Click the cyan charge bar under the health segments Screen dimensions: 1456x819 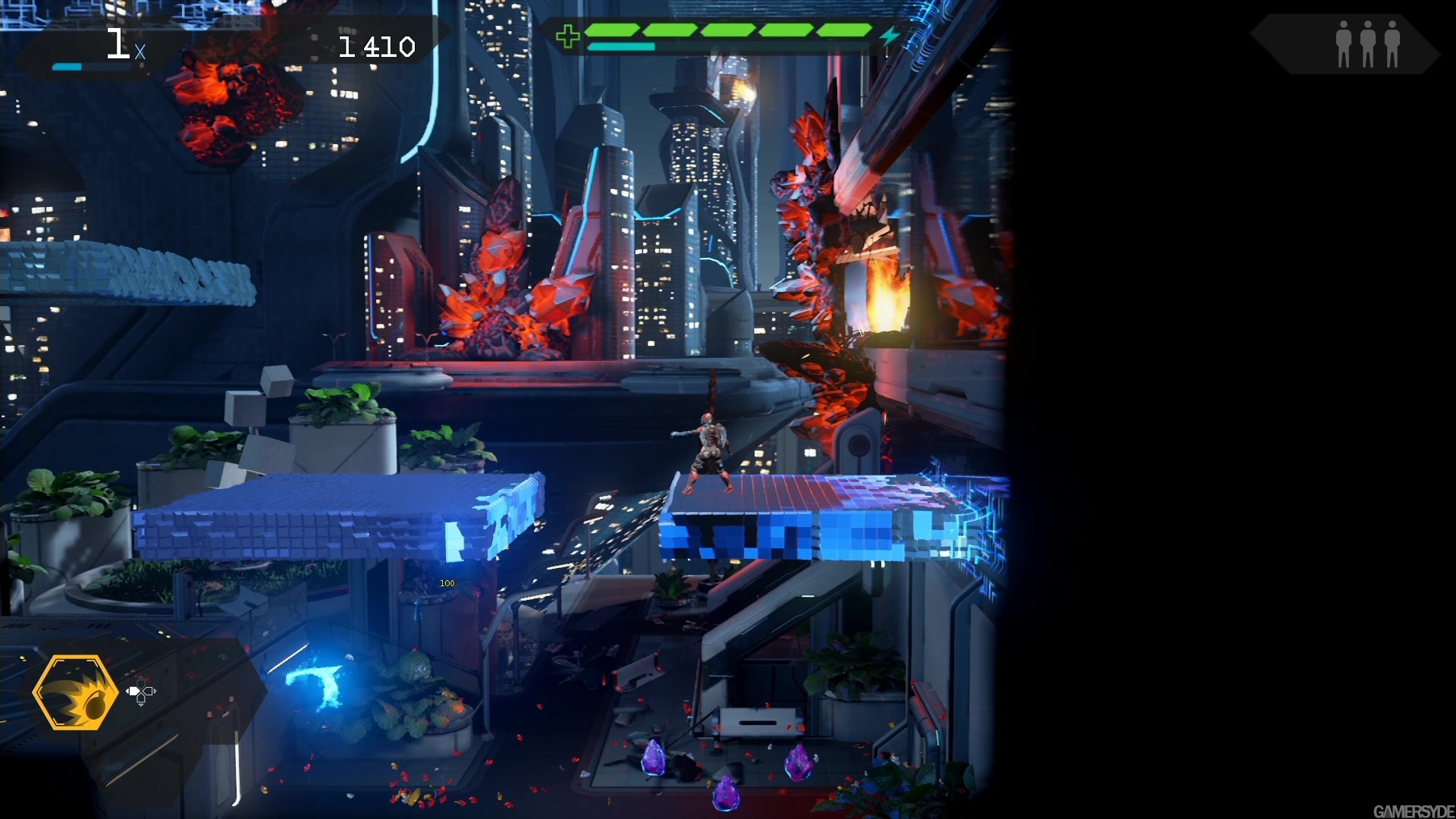[x=620, y=45]
